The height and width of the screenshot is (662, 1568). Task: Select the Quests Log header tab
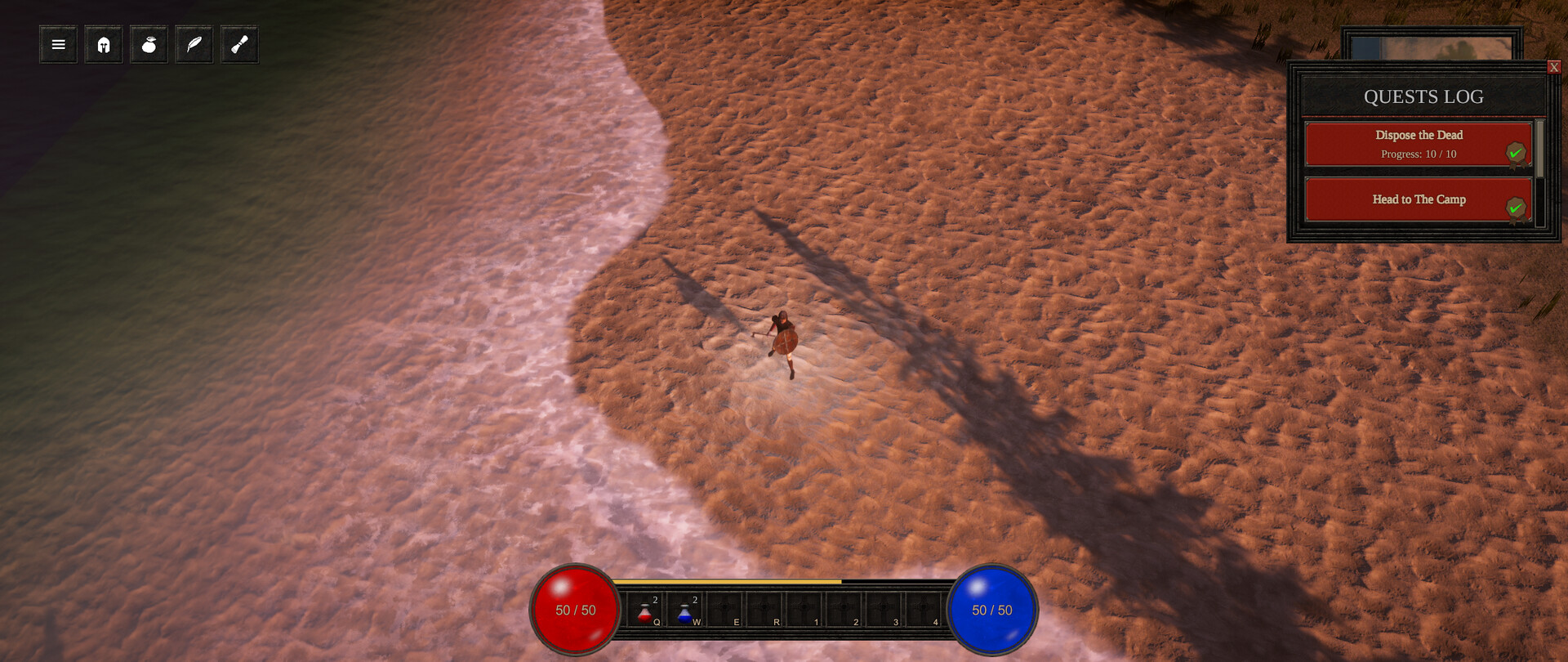click(1423, 96)
